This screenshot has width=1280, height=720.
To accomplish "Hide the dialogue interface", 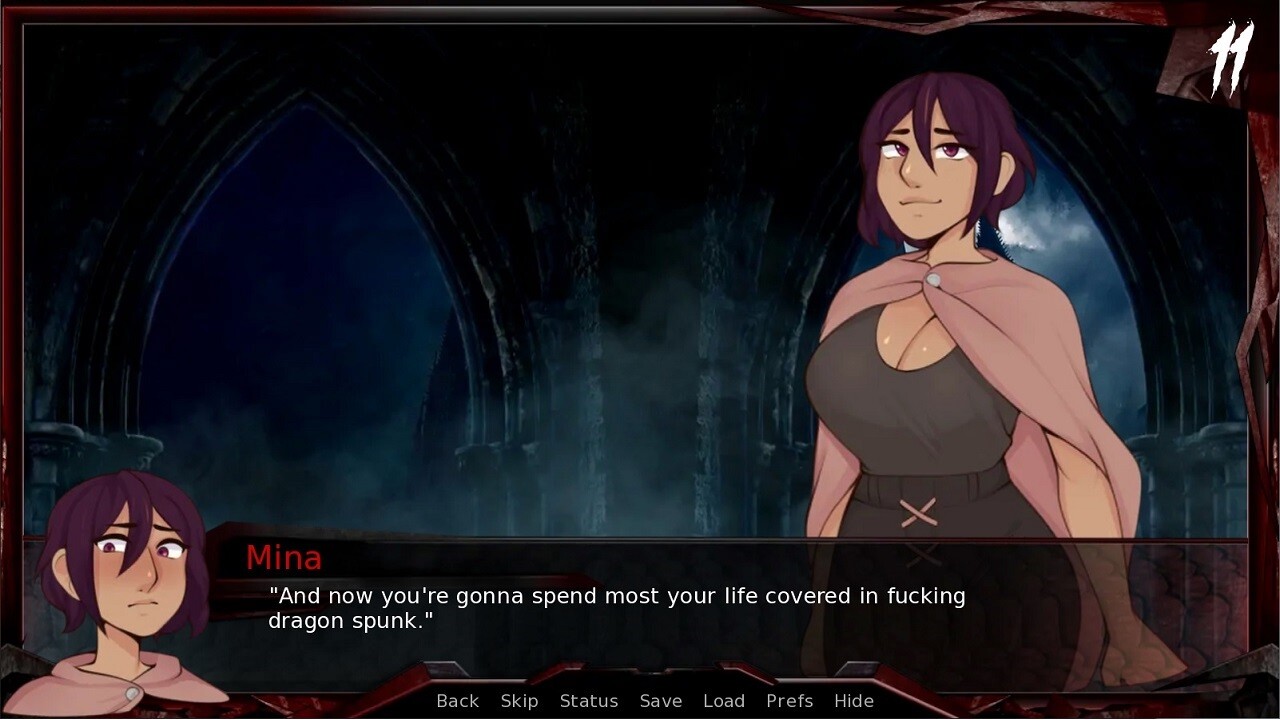I will coord(854,701).
